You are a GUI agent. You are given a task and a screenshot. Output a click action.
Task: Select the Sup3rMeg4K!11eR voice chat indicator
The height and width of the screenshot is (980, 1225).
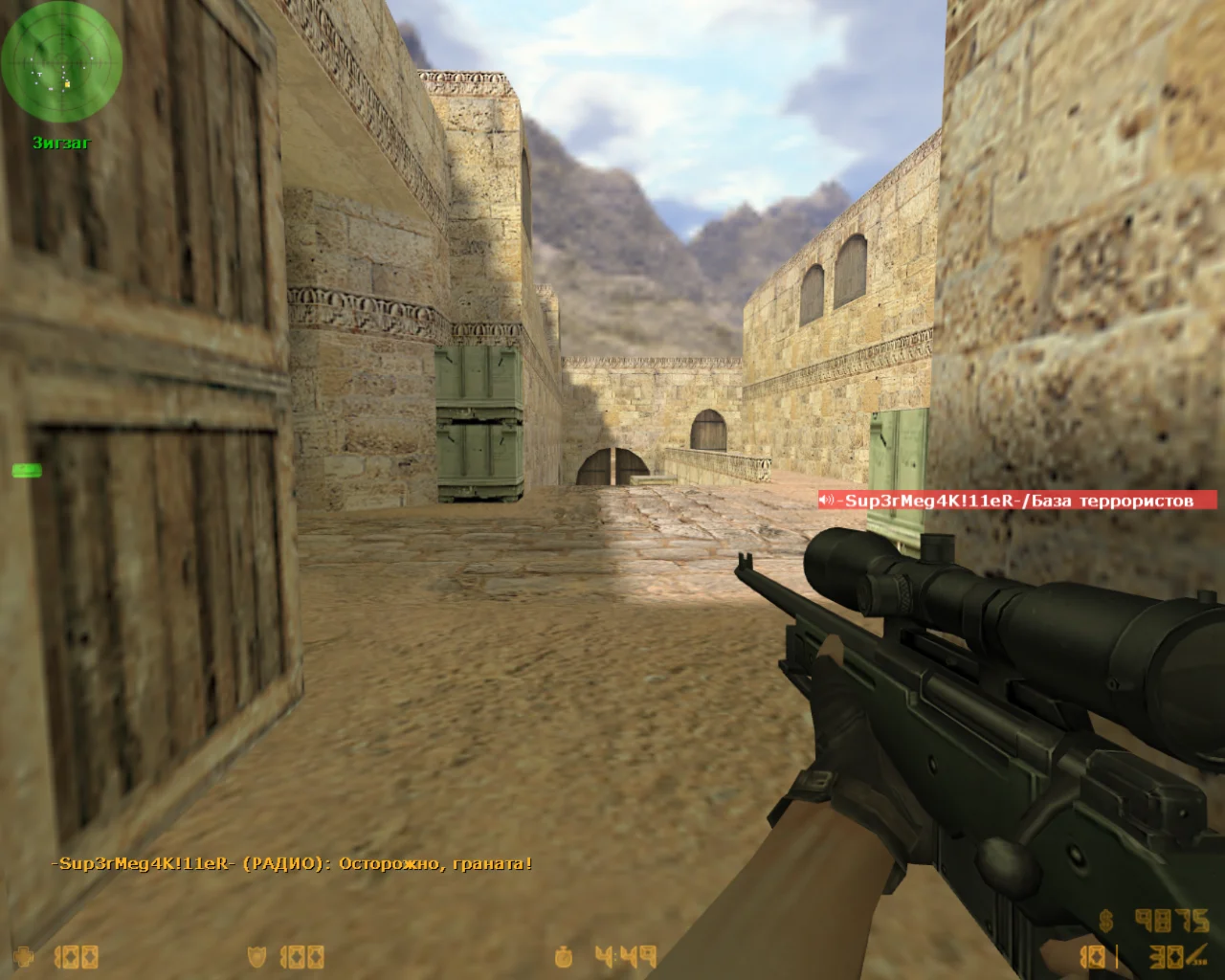click(x=1016, y=501)
